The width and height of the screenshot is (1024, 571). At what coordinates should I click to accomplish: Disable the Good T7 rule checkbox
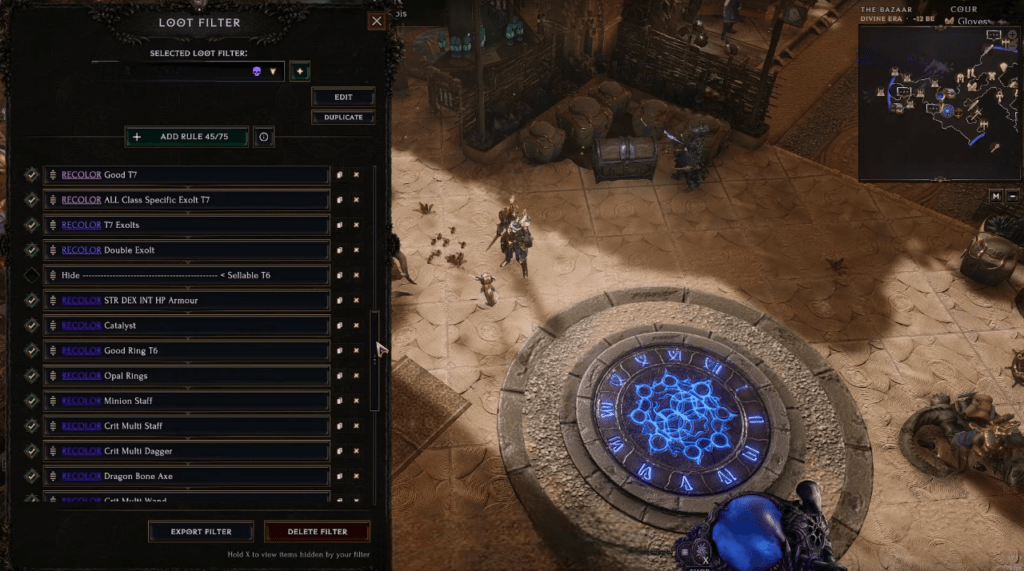pyautogui.click(x=32, y=175)
